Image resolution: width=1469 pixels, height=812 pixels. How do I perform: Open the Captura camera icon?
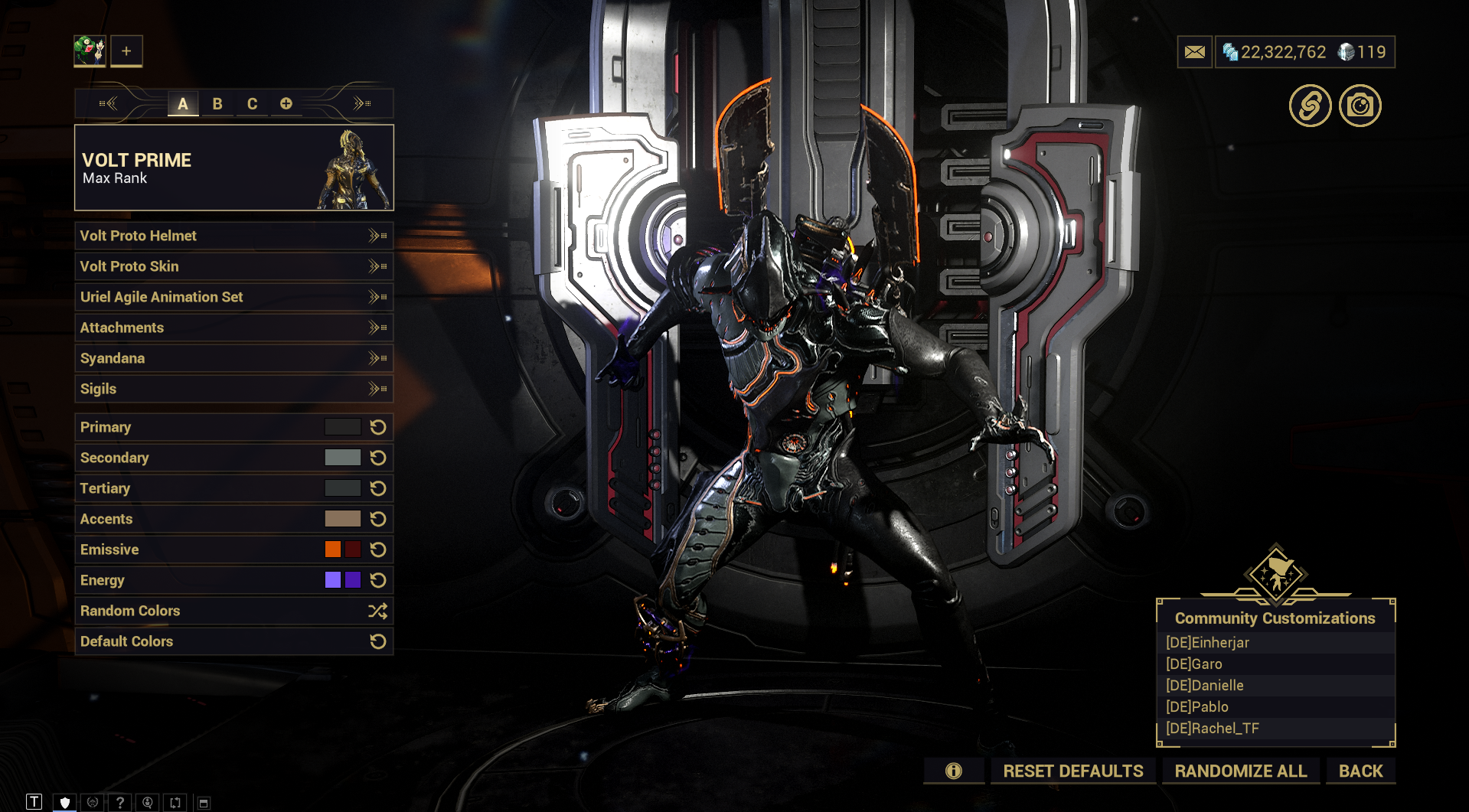1360,106
